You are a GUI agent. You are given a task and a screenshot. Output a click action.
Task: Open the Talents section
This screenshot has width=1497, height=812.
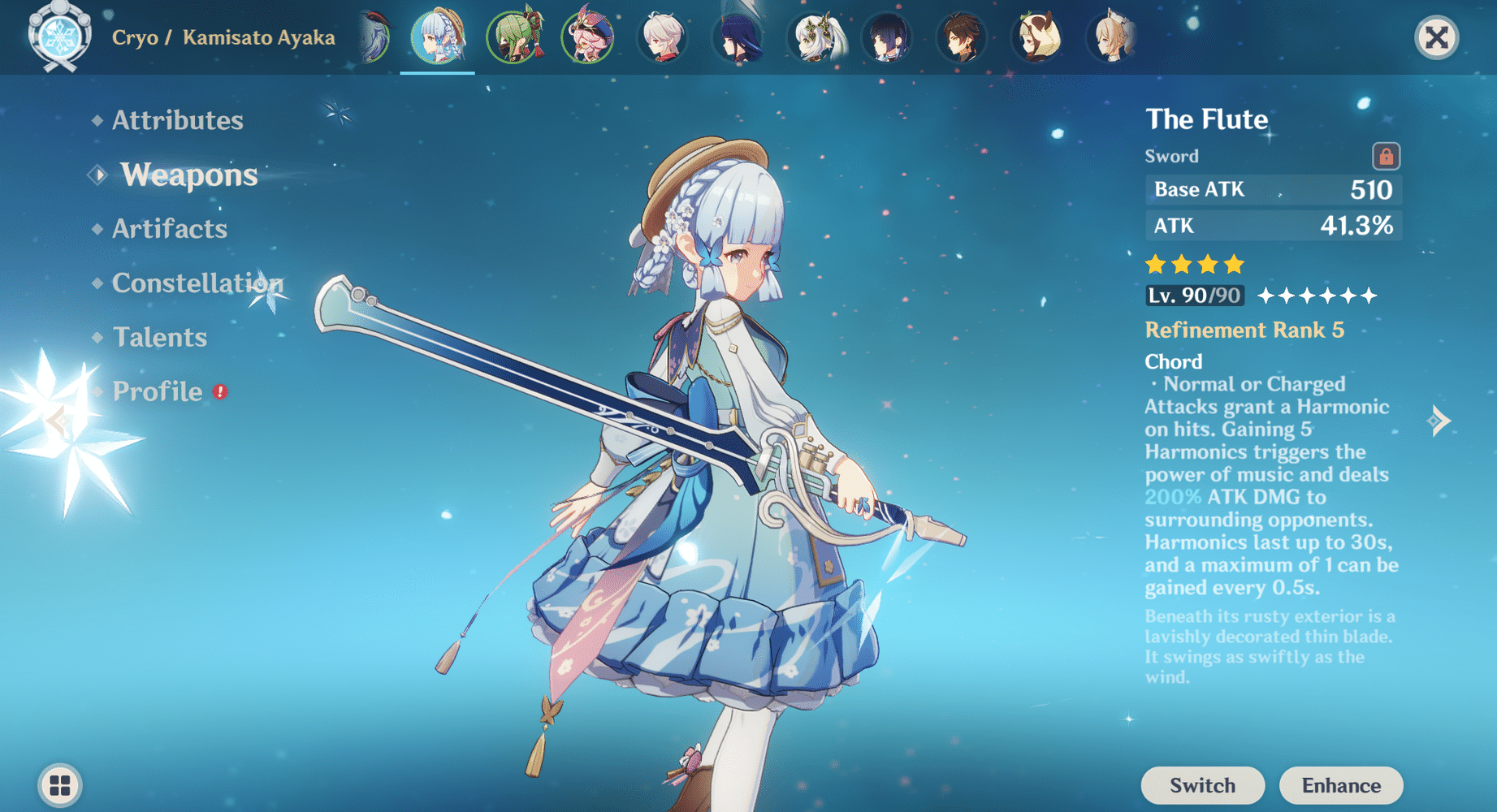point(160,337)
